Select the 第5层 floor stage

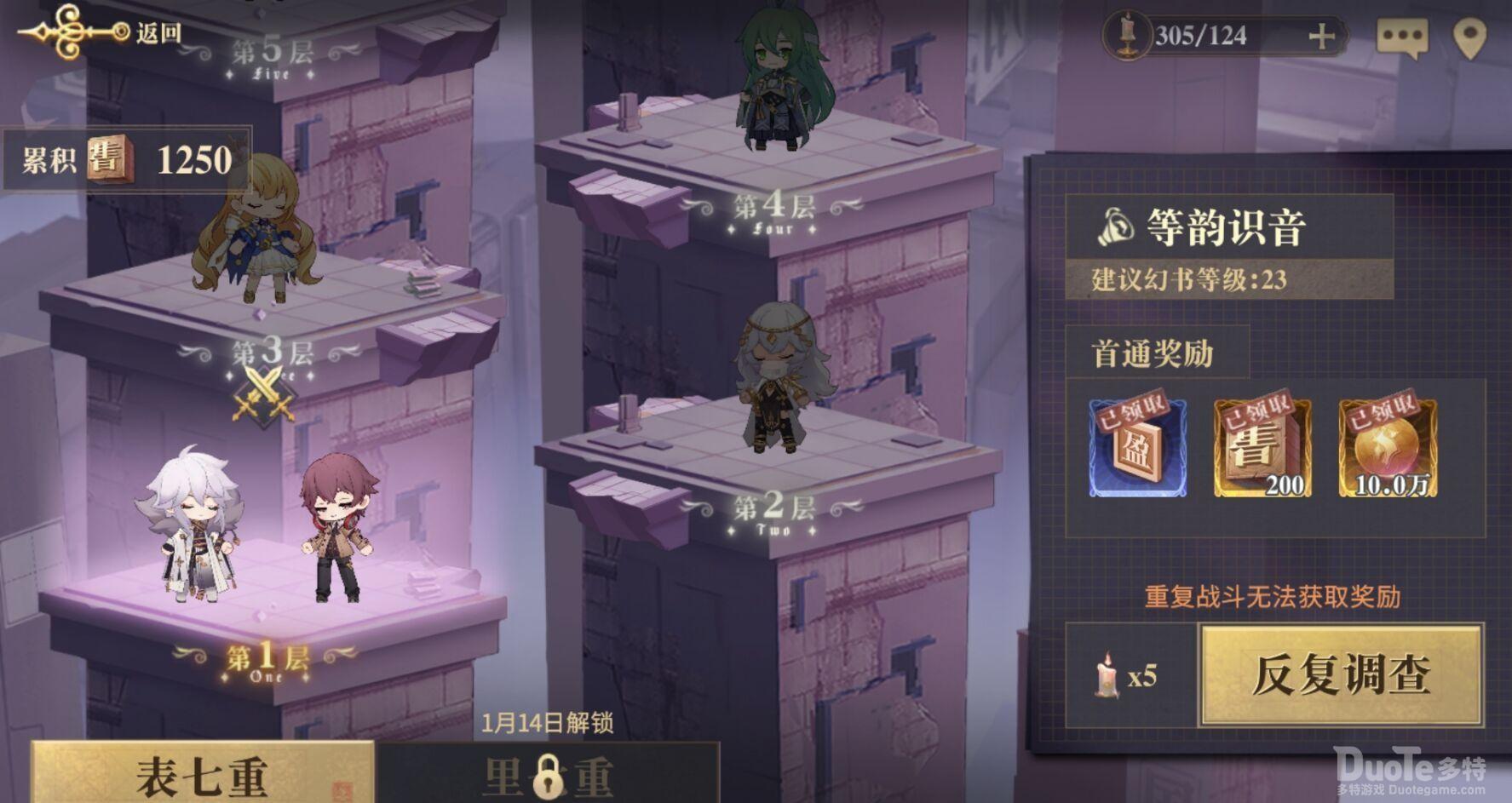pos(272,53)
